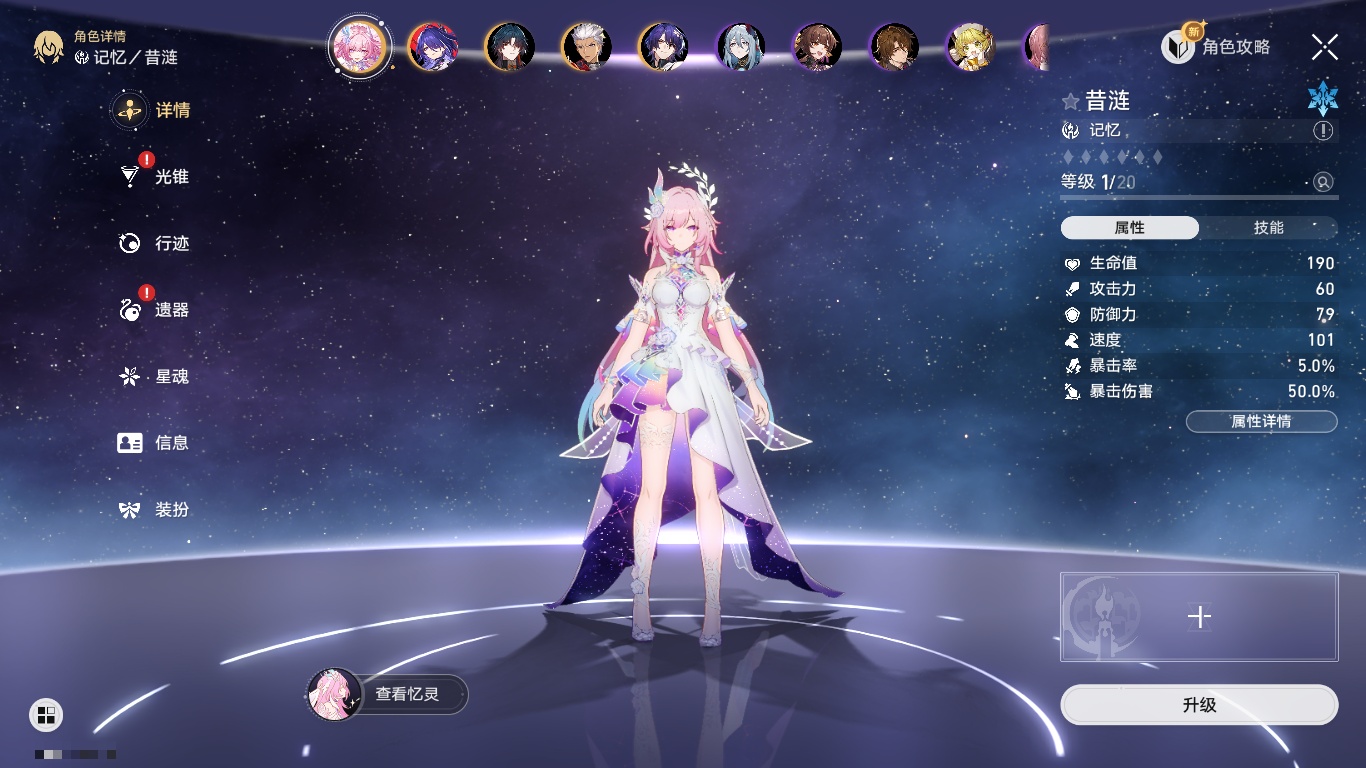
Task: Close the character details screen
Action: pos(1325,46)
